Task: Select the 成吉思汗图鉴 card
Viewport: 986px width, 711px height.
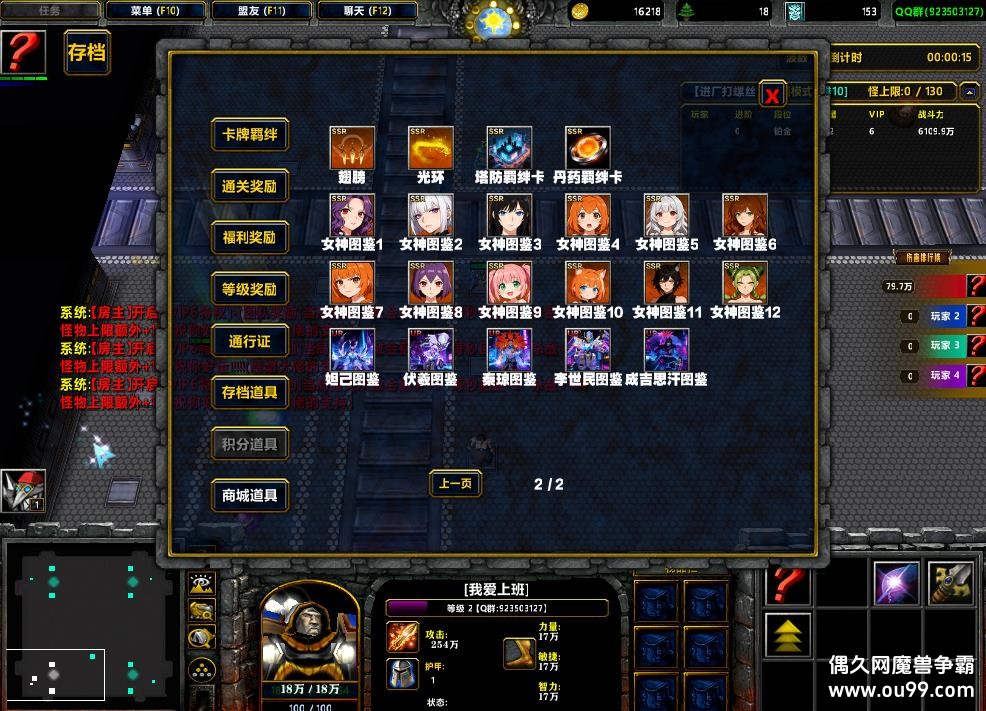Action: coord(666,351)
